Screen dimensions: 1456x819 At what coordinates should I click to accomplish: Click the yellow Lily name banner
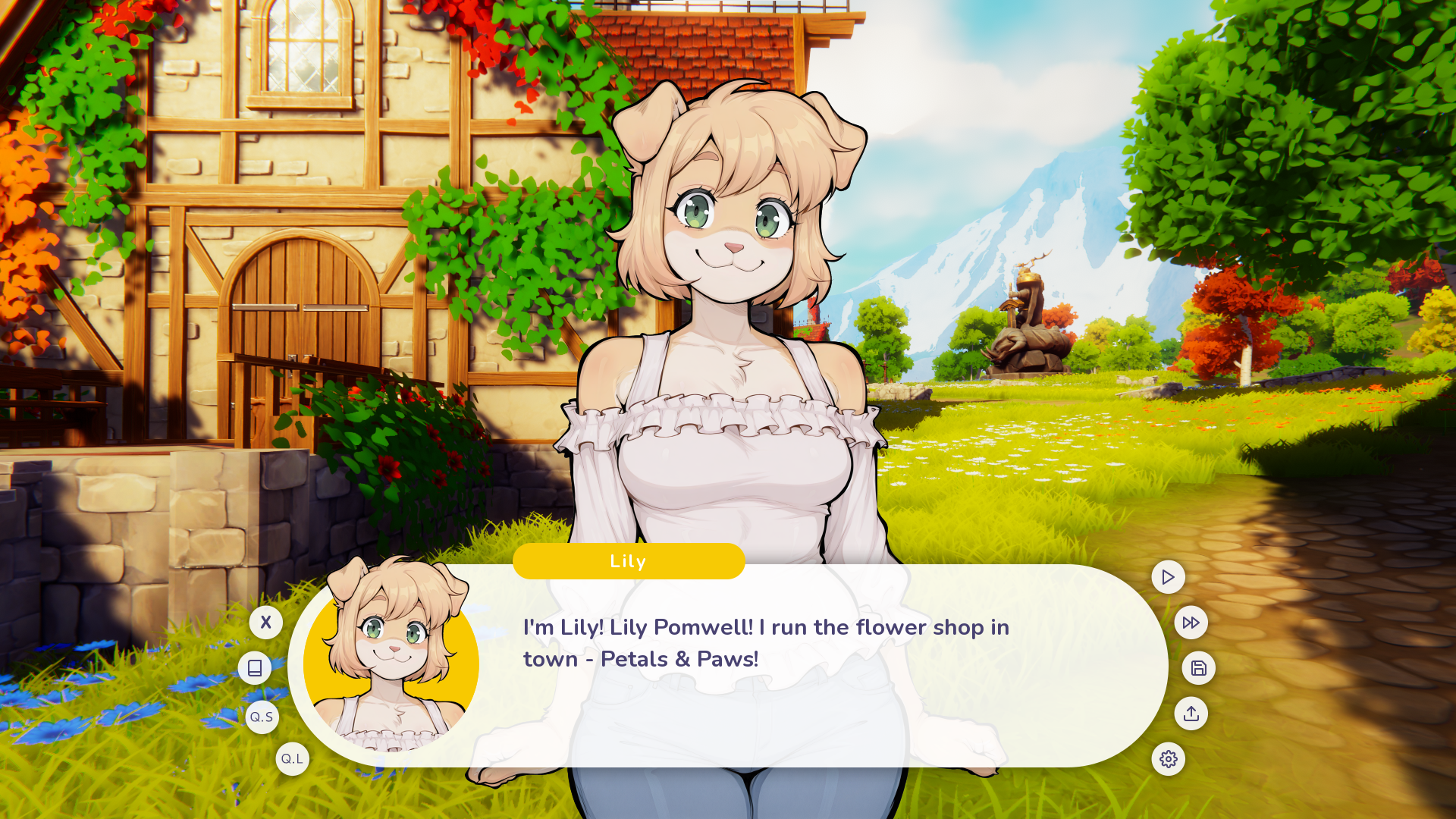coord(628,561)
